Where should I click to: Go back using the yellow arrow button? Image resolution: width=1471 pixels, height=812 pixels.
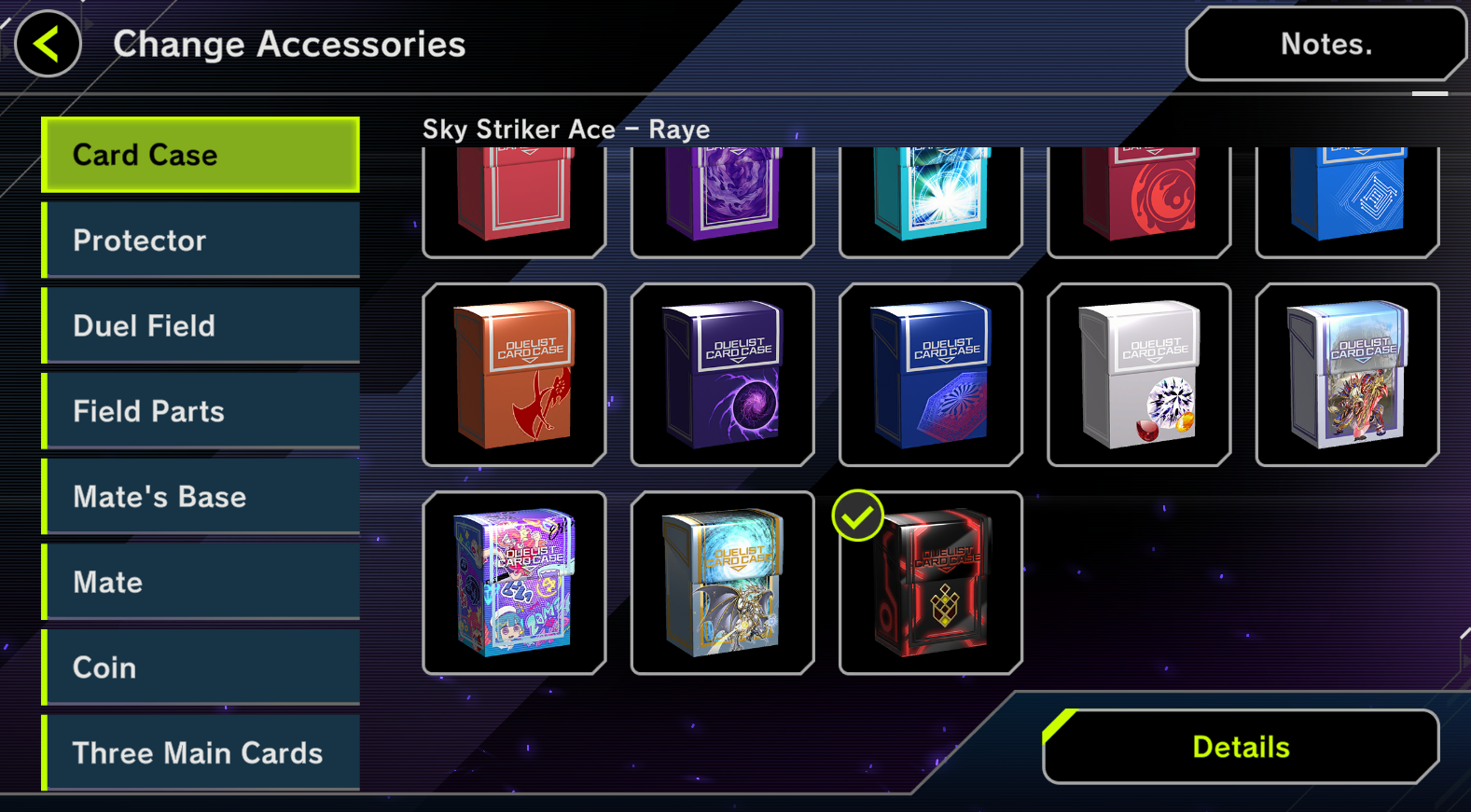48,44
